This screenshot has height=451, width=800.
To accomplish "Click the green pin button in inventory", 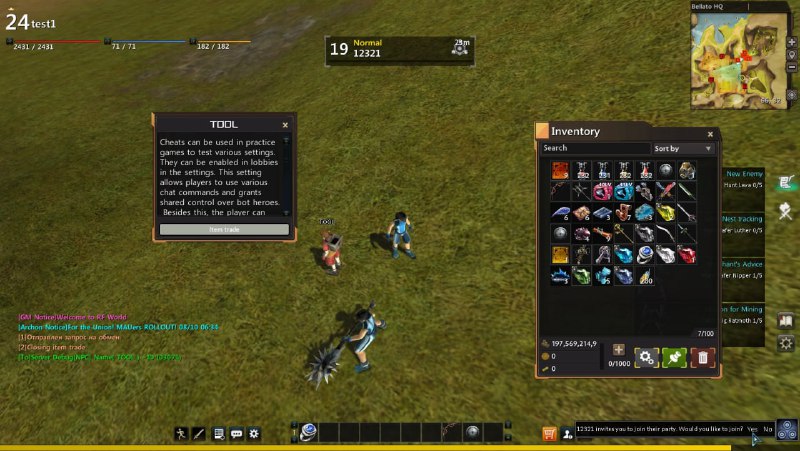I will (x=674, y=356).
